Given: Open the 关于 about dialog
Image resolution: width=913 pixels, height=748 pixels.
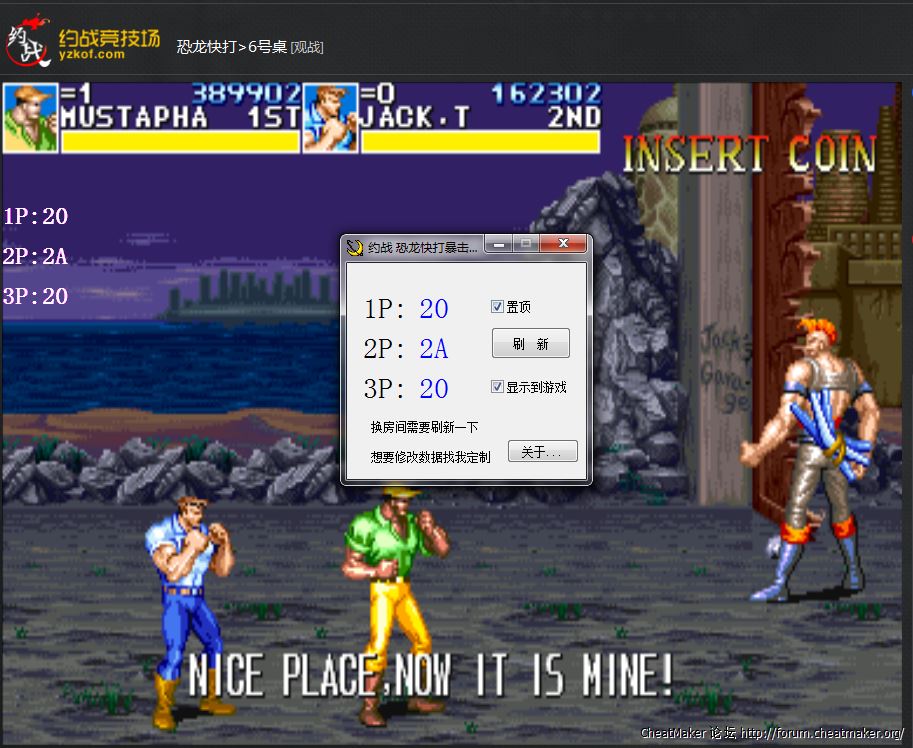Looking at the screenshot, I should tap(542, 452).
